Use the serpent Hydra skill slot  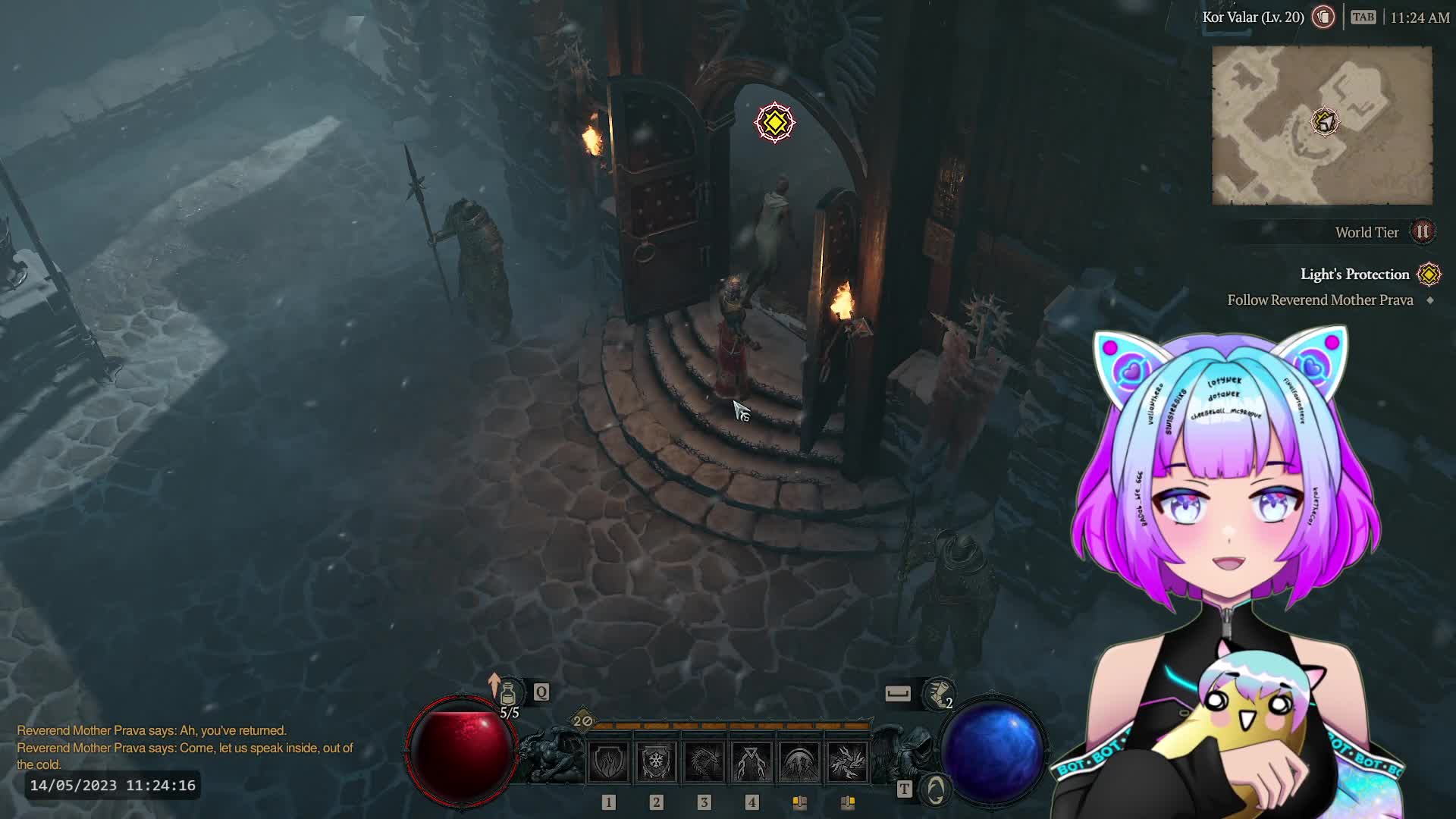[704, 761]
